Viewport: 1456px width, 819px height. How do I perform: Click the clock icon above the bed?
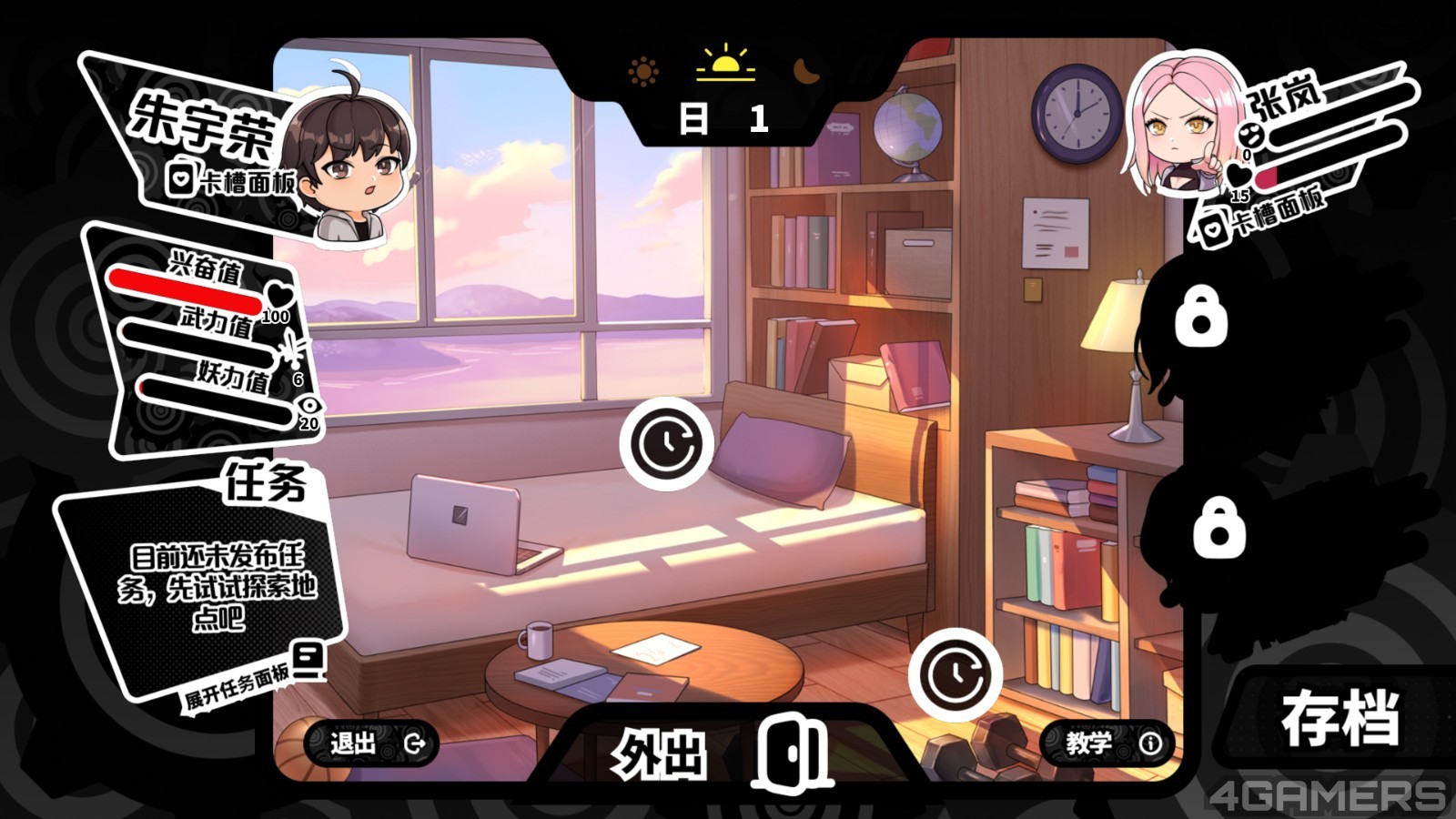(x=667, y=444)
